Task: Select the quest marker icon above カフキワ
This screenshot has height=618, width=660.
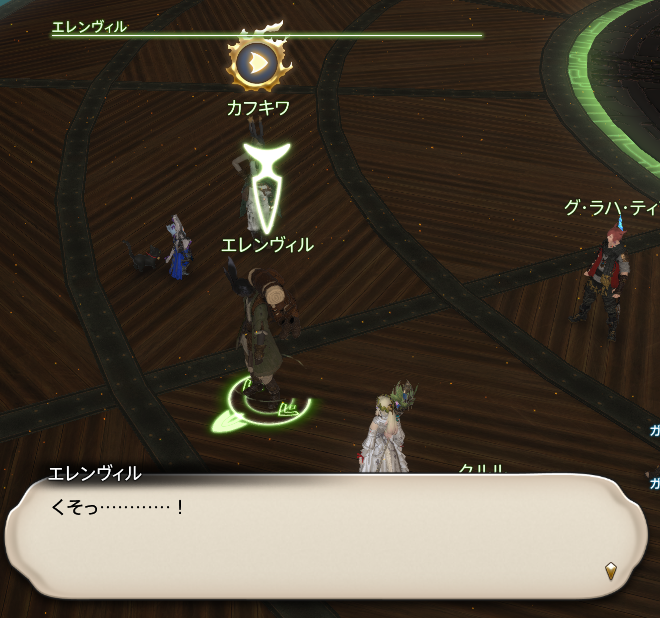Action: (x=258, y=63)
